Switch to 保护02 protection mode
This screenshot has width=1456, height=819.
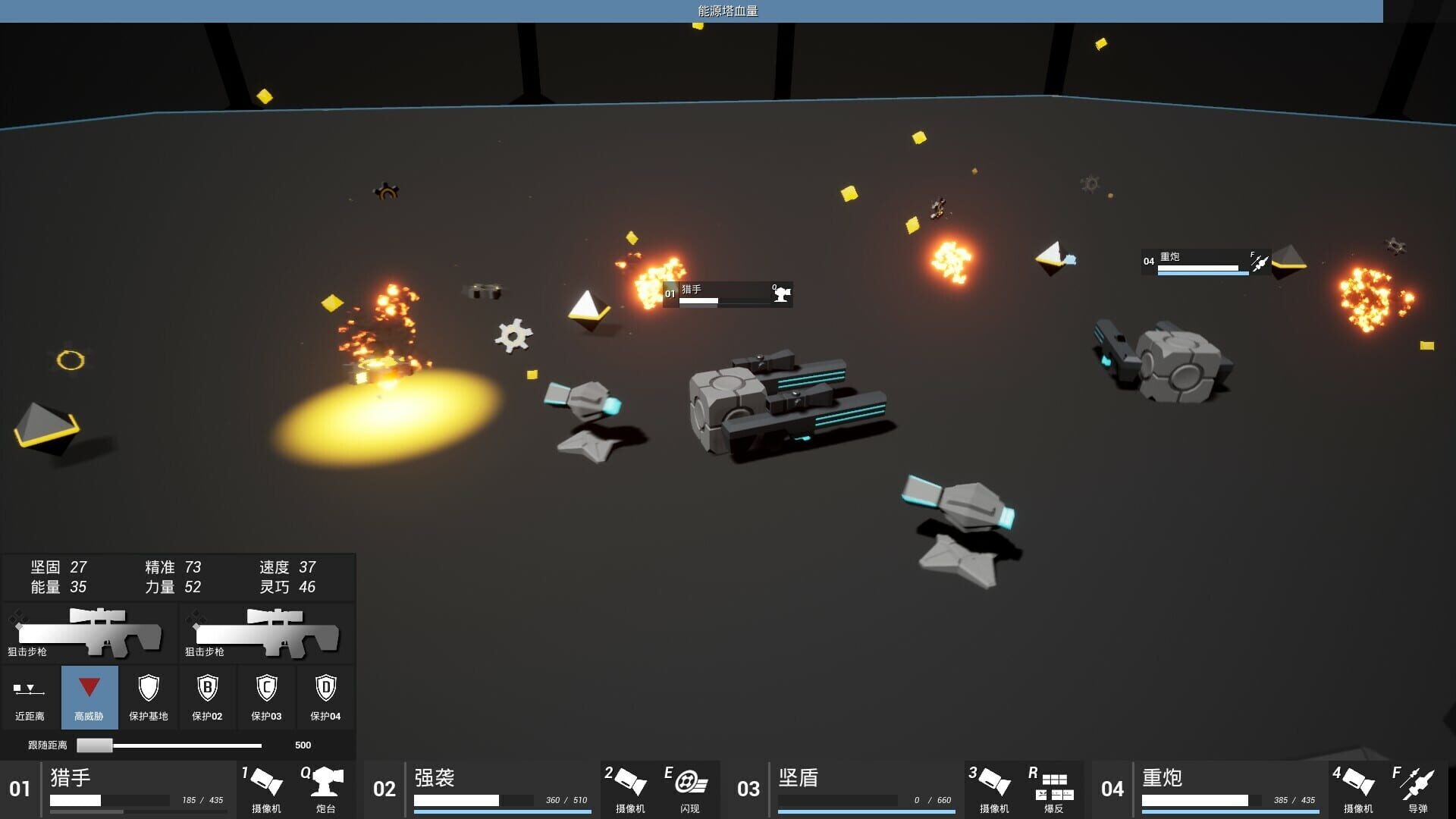coord(206,696)
